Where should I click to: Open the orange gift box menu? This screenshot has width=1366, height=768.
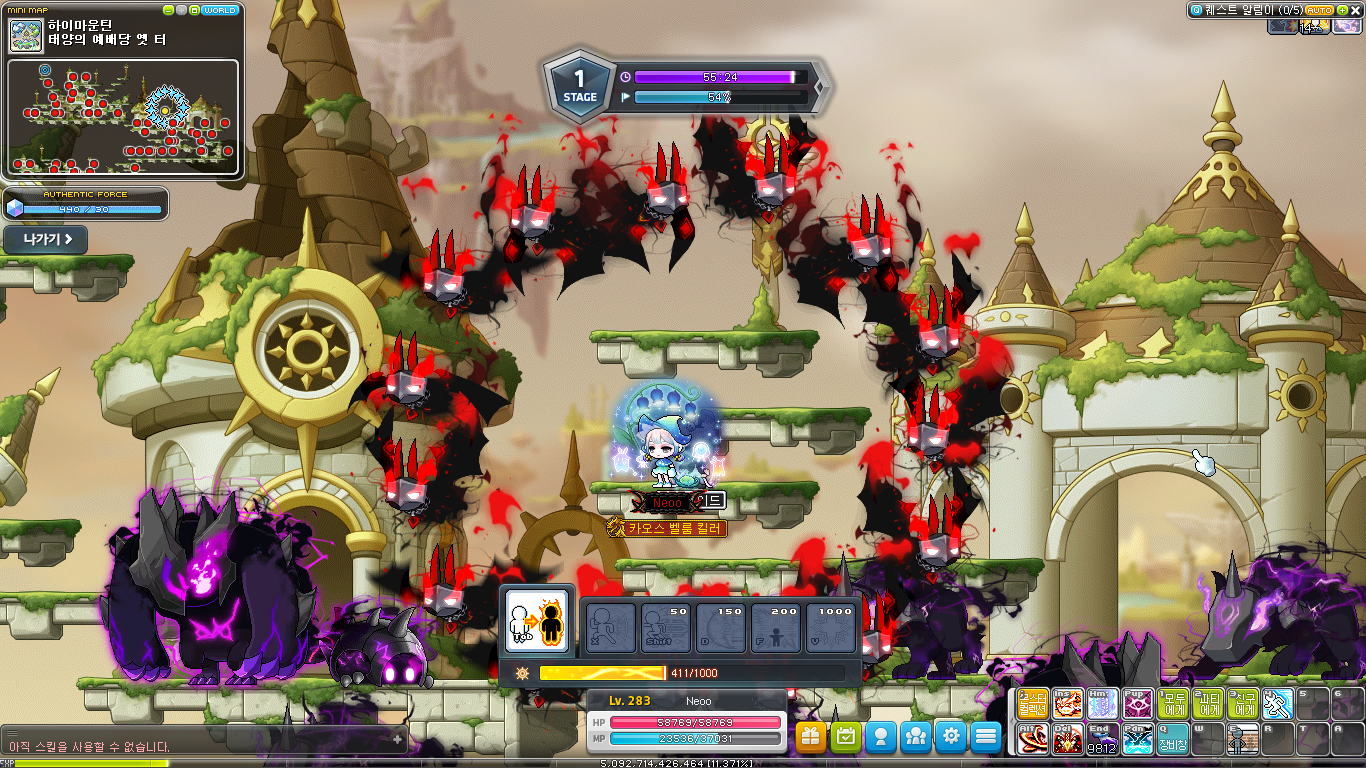click(x=811, y=737)
